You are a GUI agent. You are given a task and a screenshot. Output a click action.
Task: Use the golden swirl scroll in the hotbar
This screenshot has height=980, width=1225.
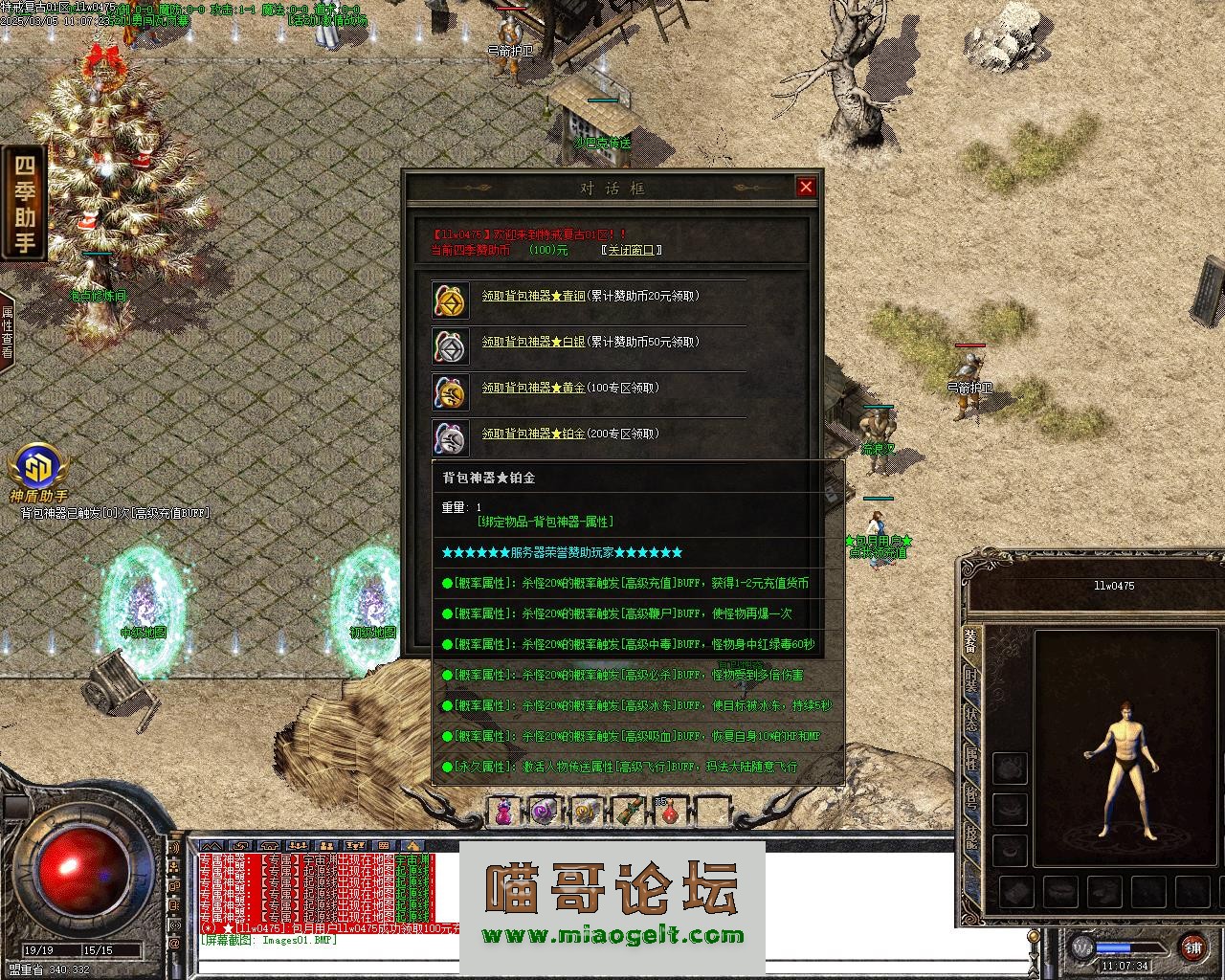586,813
